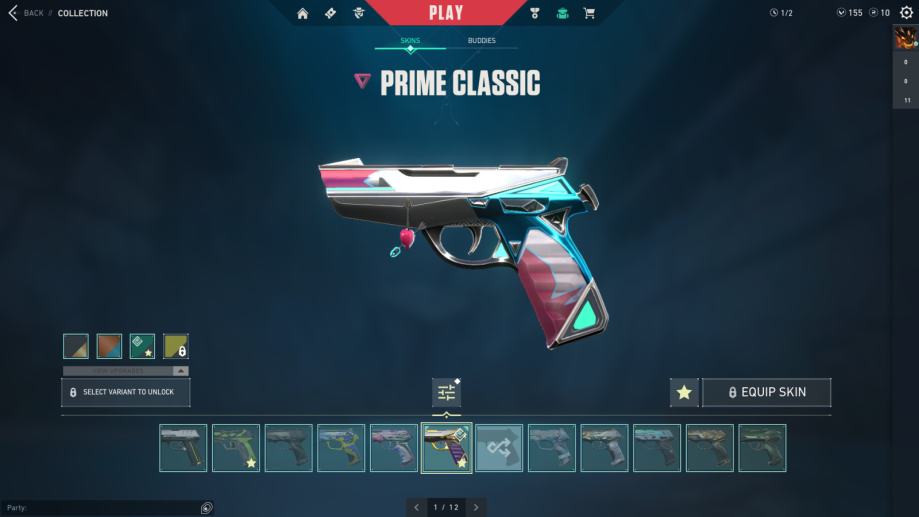Open the home screen icon
Screen dimensions: 919x517
303,13
